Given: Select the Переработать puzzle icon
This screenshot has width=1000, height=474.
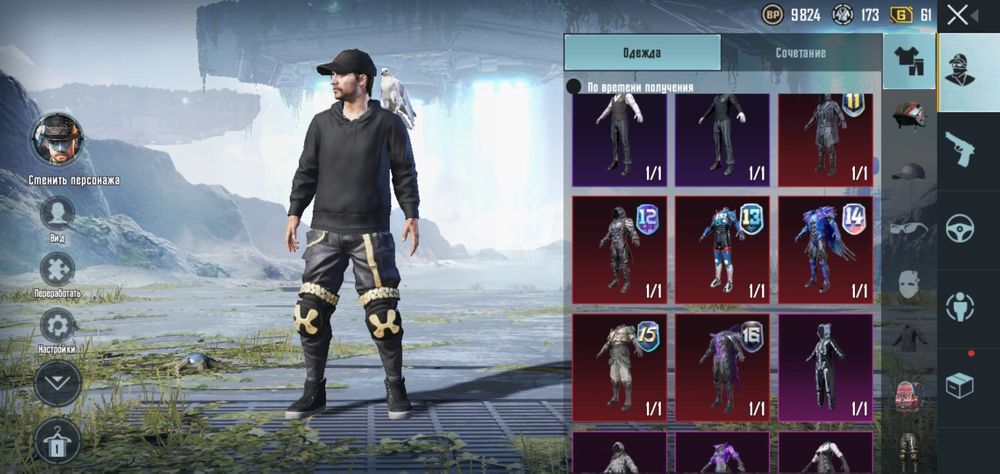Looking at the screenshot, I should tap(58, 269).
